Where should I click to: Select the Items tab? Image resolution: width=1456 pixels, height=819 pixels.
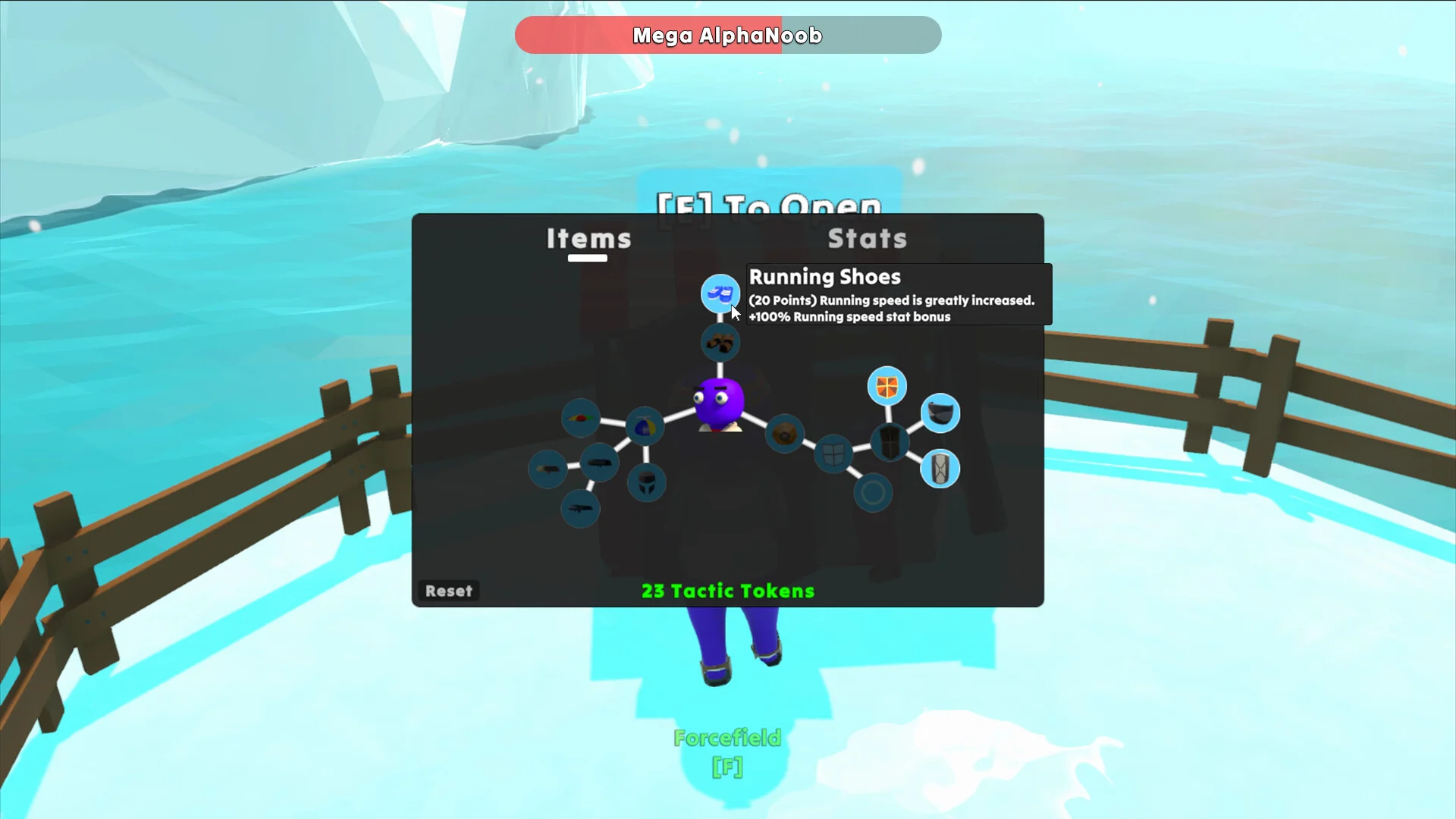pyautogui.click(x=588, y=239)
